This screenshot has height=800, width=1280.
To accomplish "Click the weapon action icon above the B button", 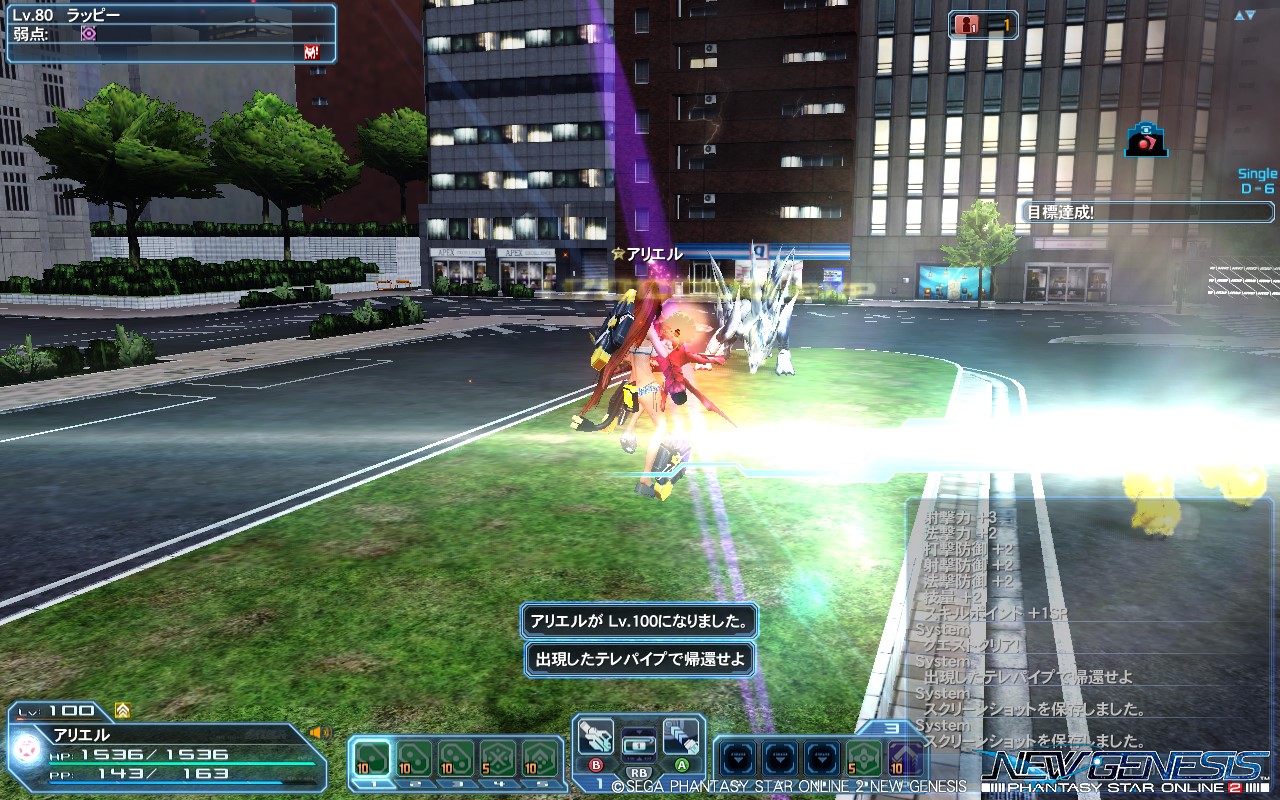I will (594, 736).
